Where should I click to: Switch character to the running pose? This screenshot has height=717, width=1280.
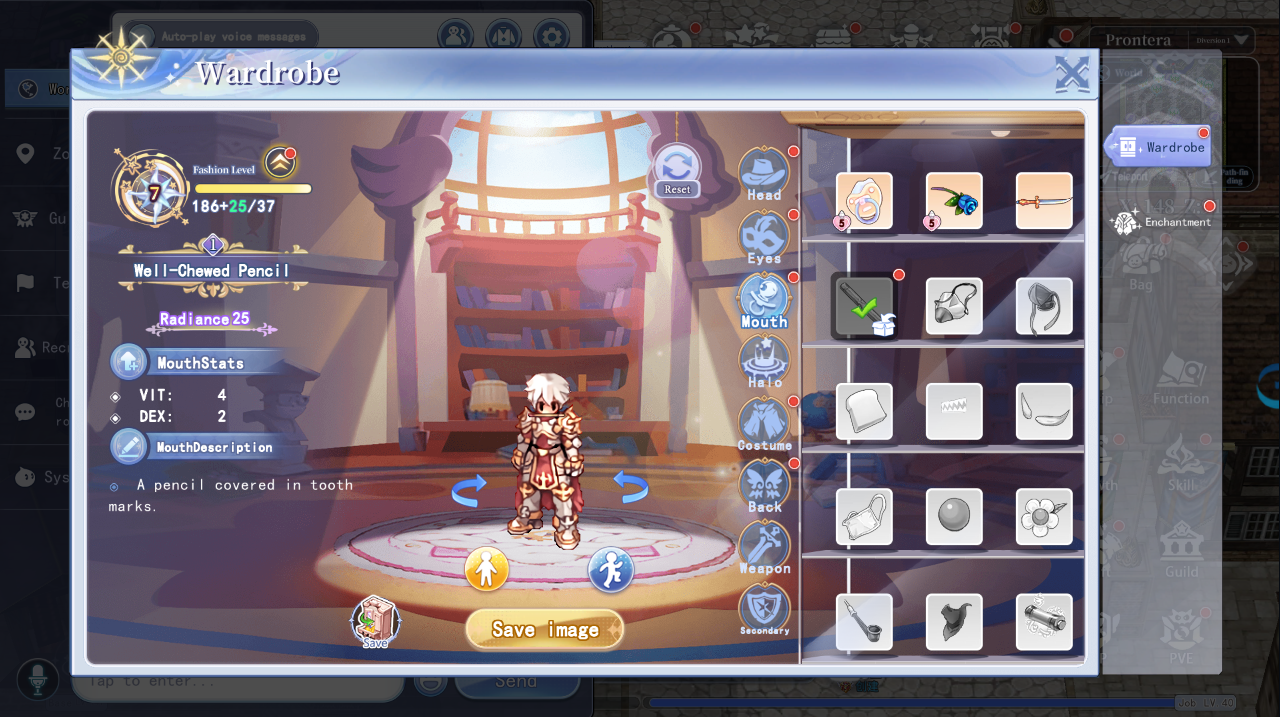point(610,570)
